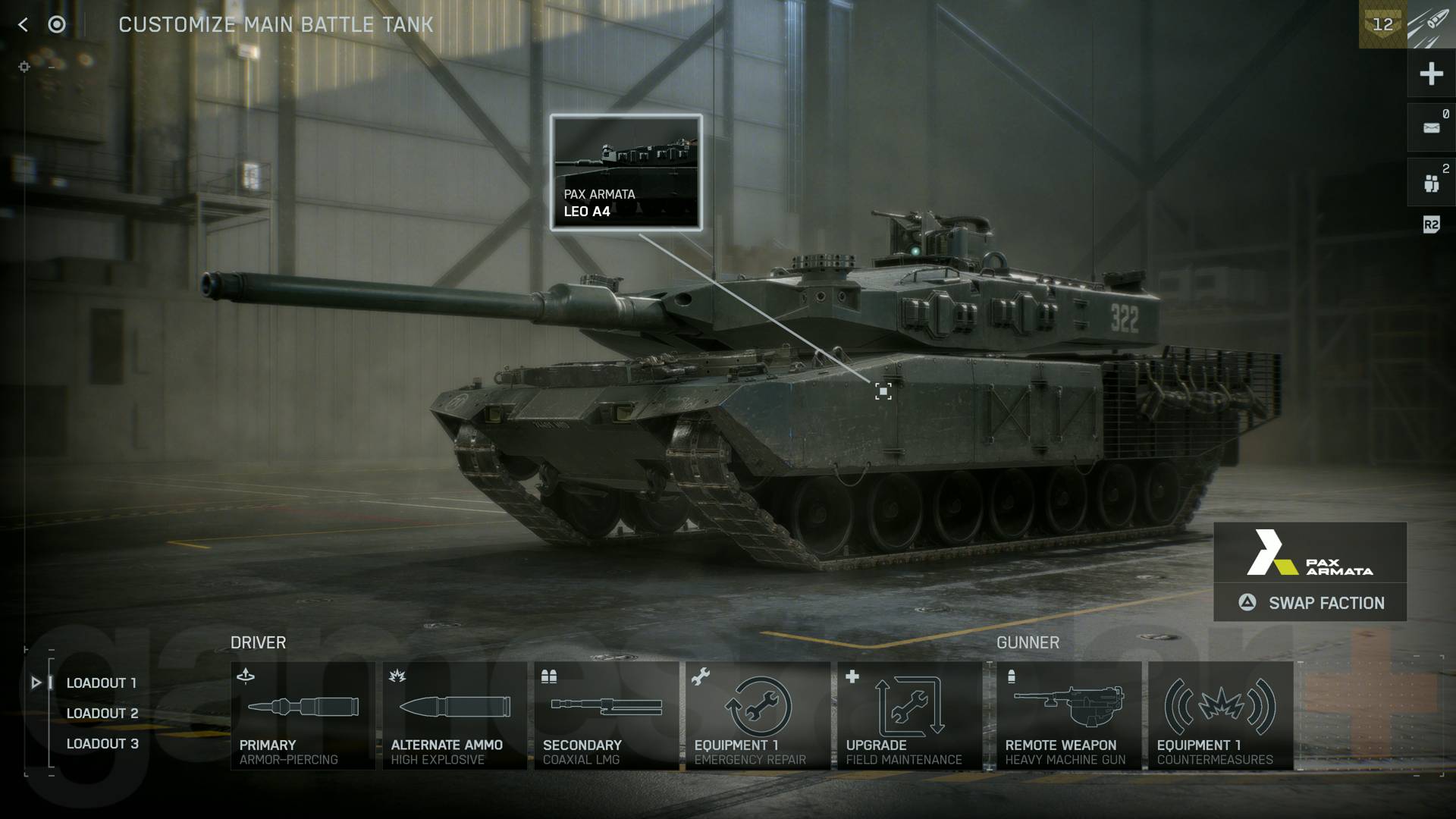
Task: Click the add item plus icon
Action: tap(1431, 74)
